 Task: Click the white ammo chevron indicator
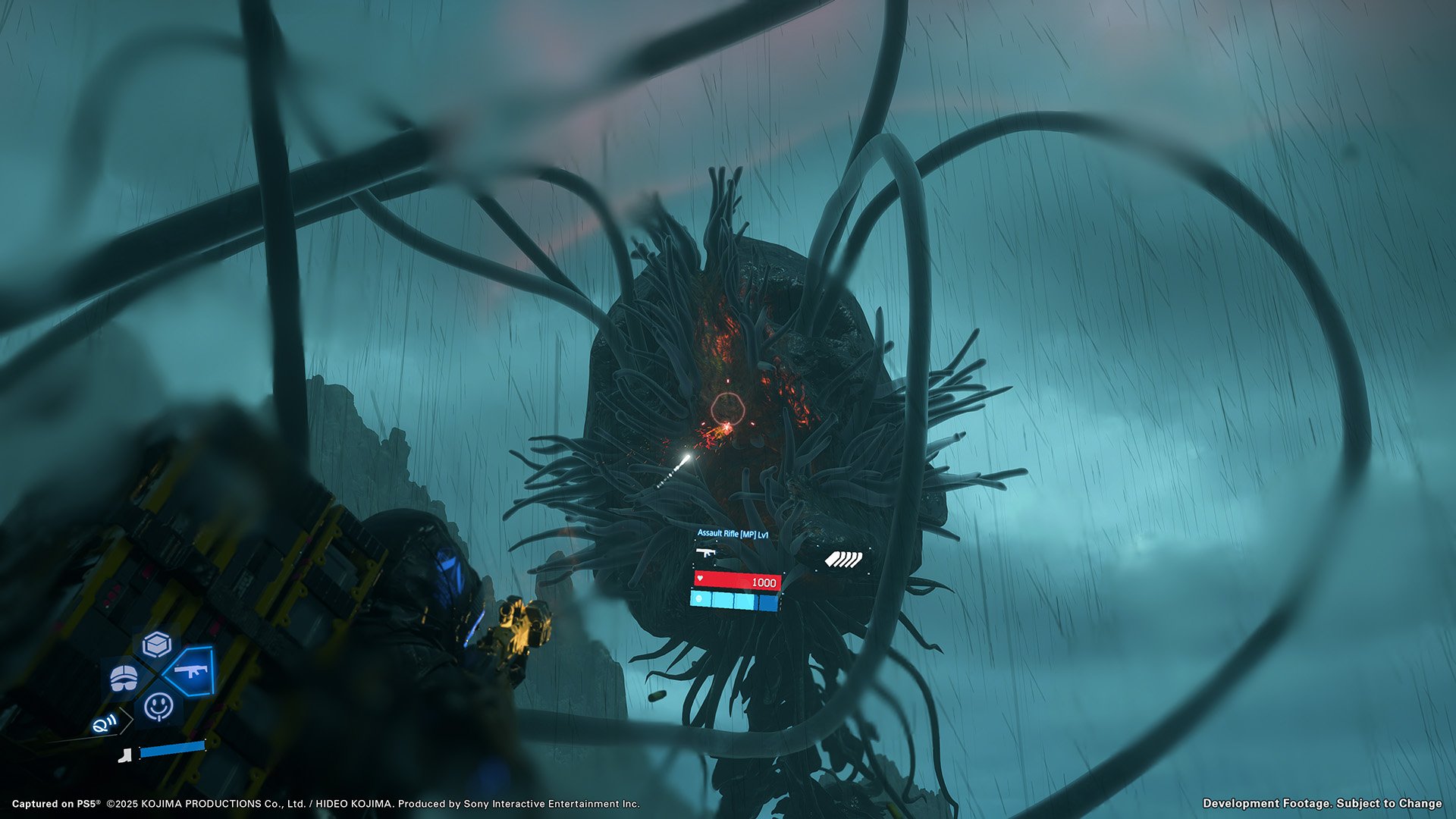point(844,559)
